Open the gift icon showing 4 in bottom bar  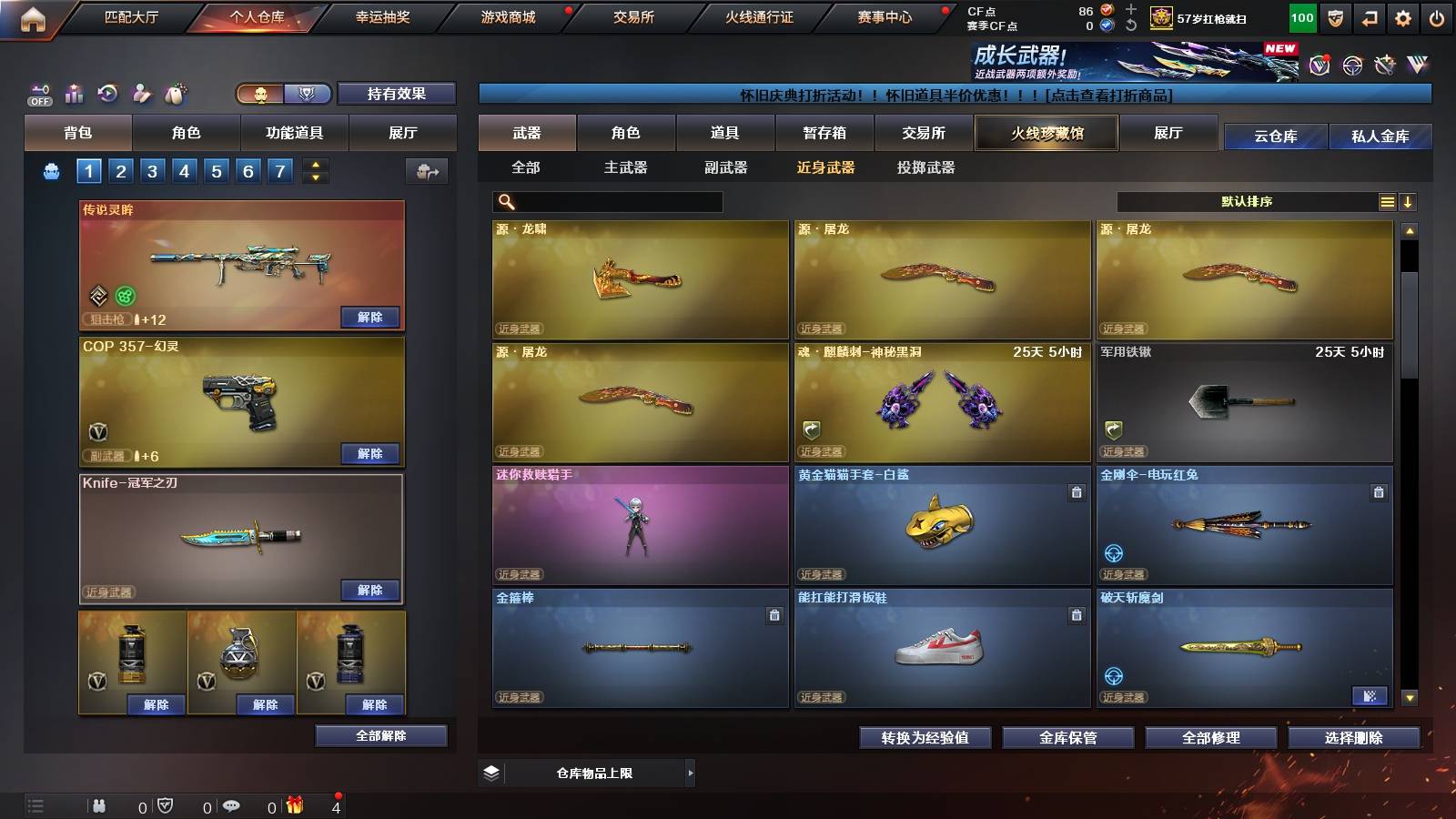[x=293, y=805]
